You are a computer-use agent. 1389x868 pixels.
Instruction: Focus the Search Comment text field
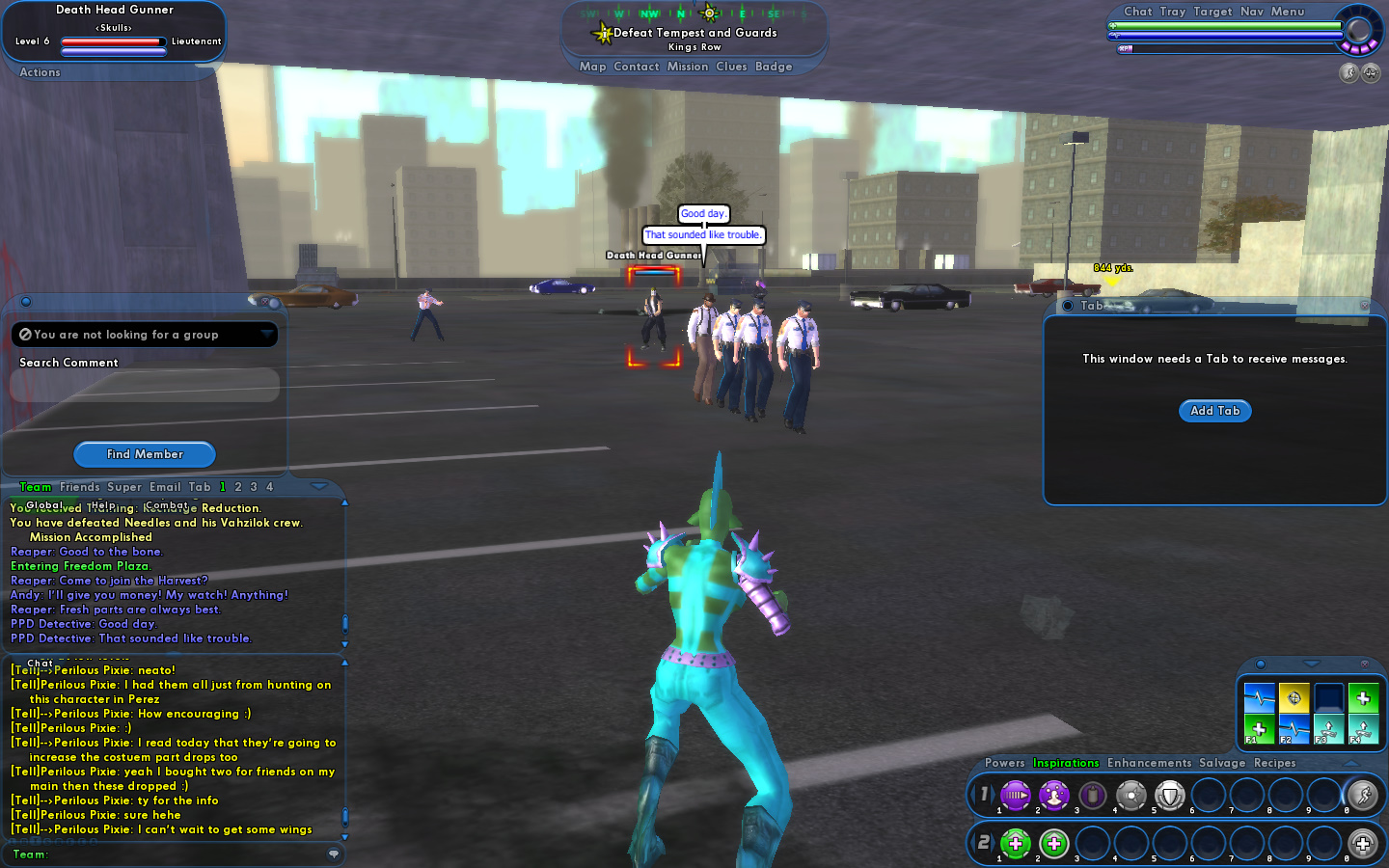click(x=145, y=385)
